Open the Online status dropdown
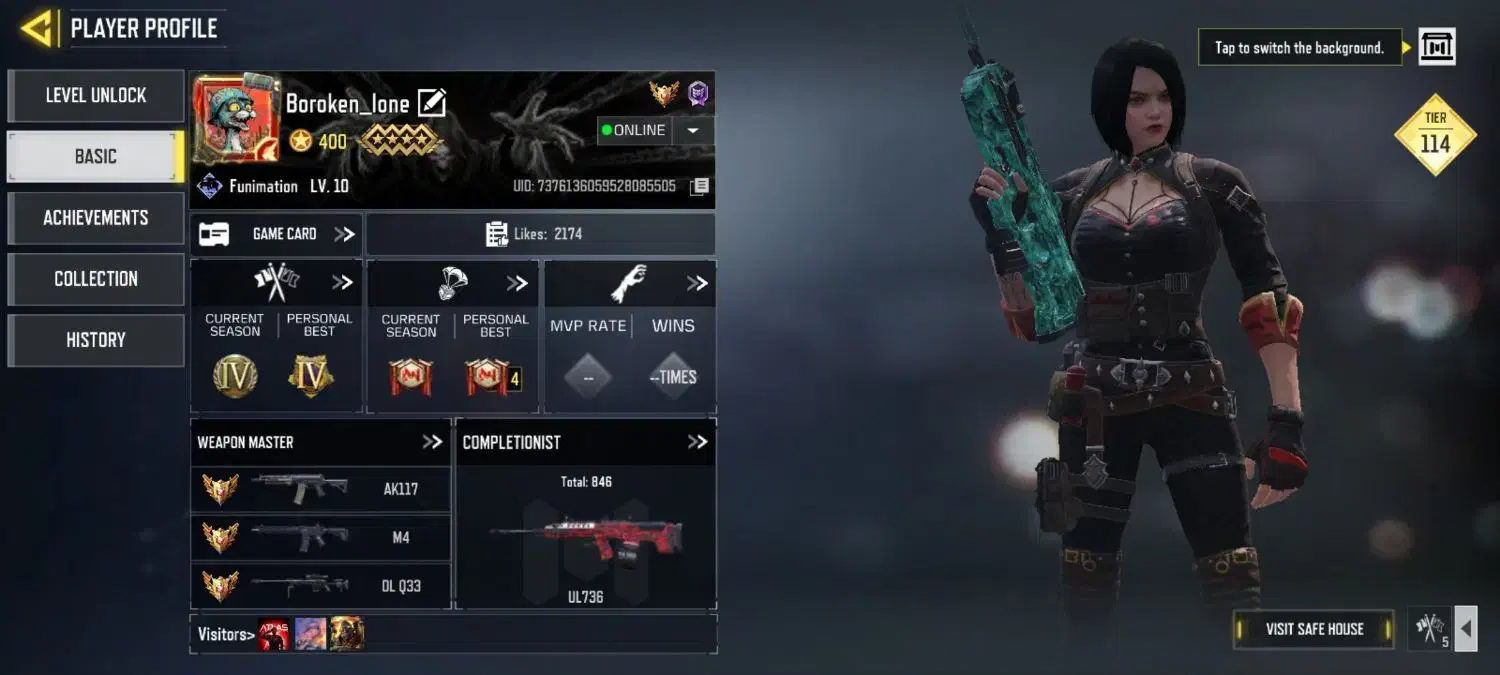 [x=694, y=130]
